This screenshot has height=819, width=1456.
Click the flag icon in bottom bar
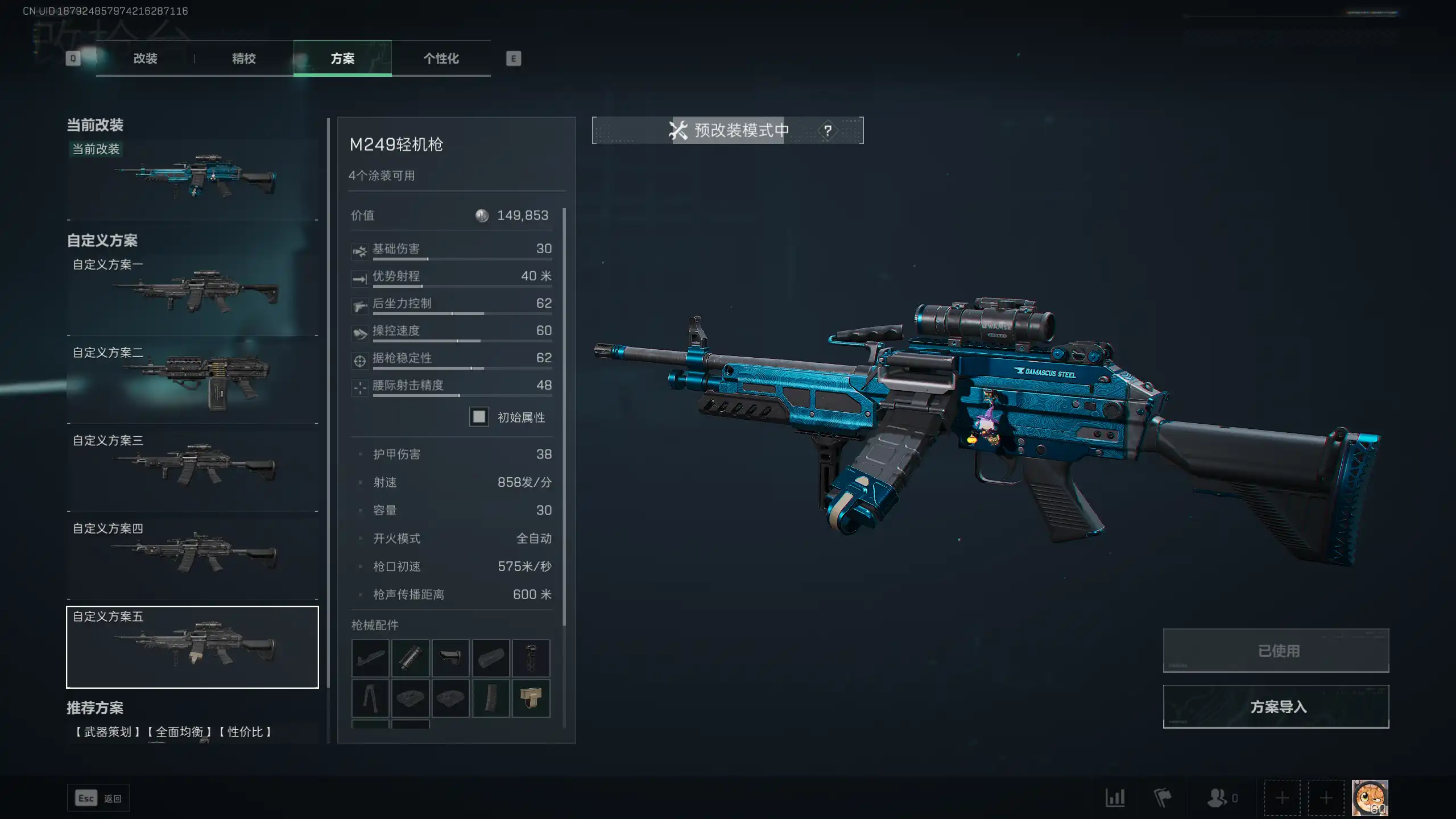pos(1162,798)
